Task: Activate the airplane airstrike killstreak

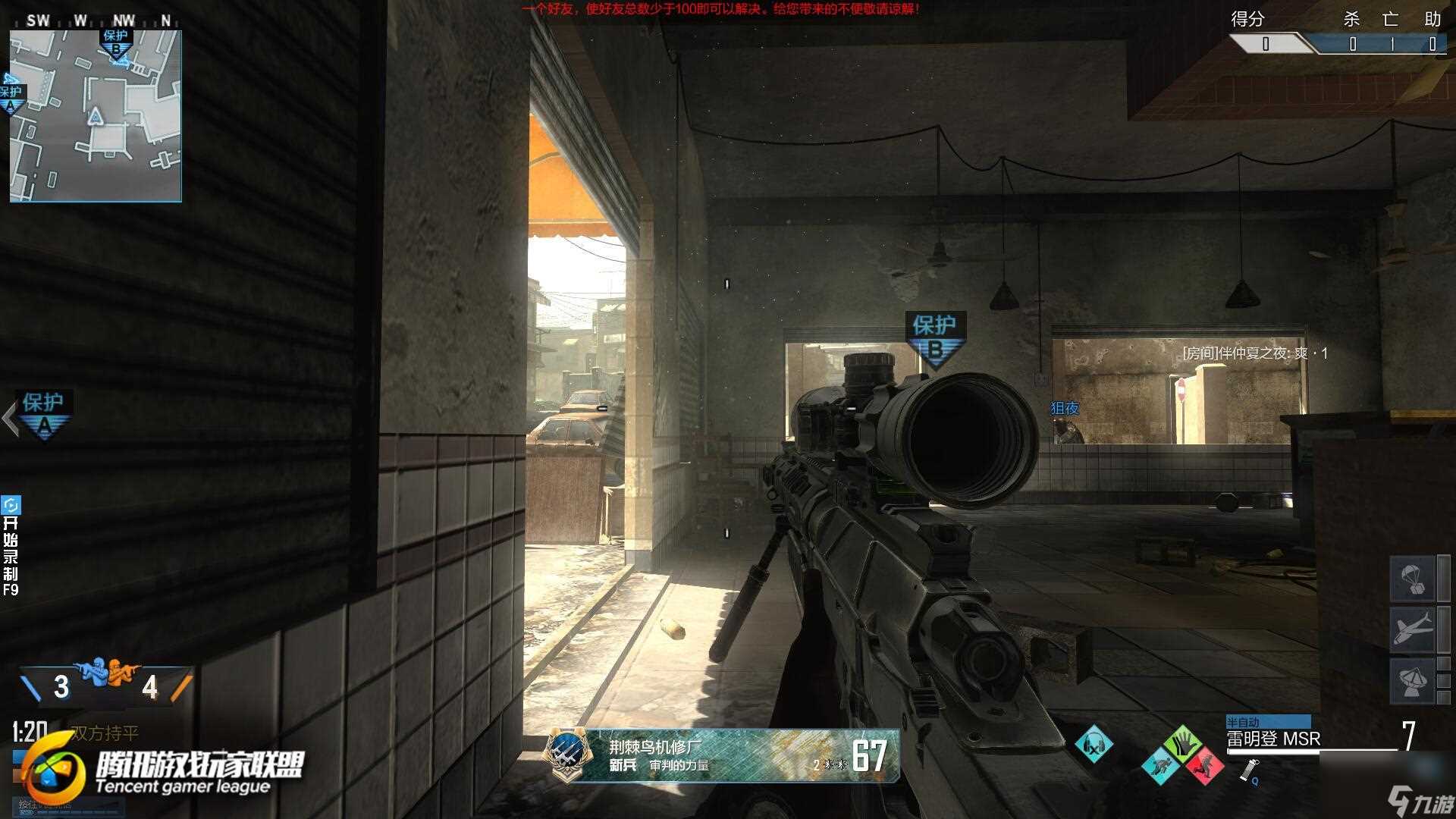Action: point(1411,629)
